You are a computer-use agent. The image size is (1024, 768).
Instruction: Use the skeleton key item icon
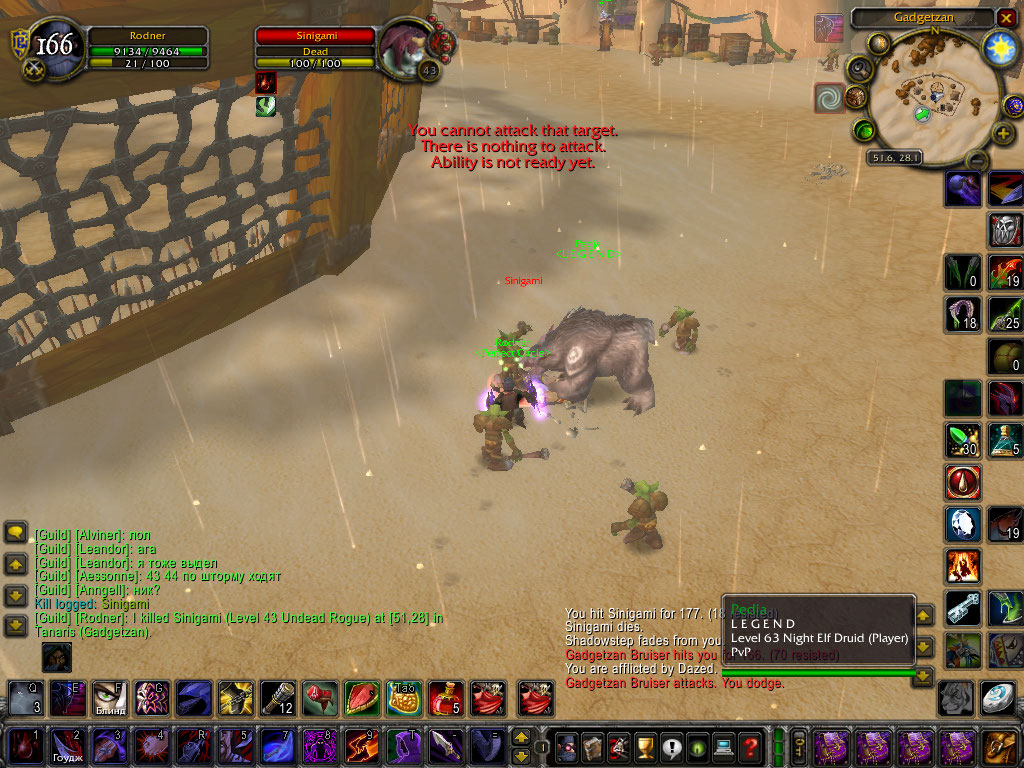click(x=963, y=607)
